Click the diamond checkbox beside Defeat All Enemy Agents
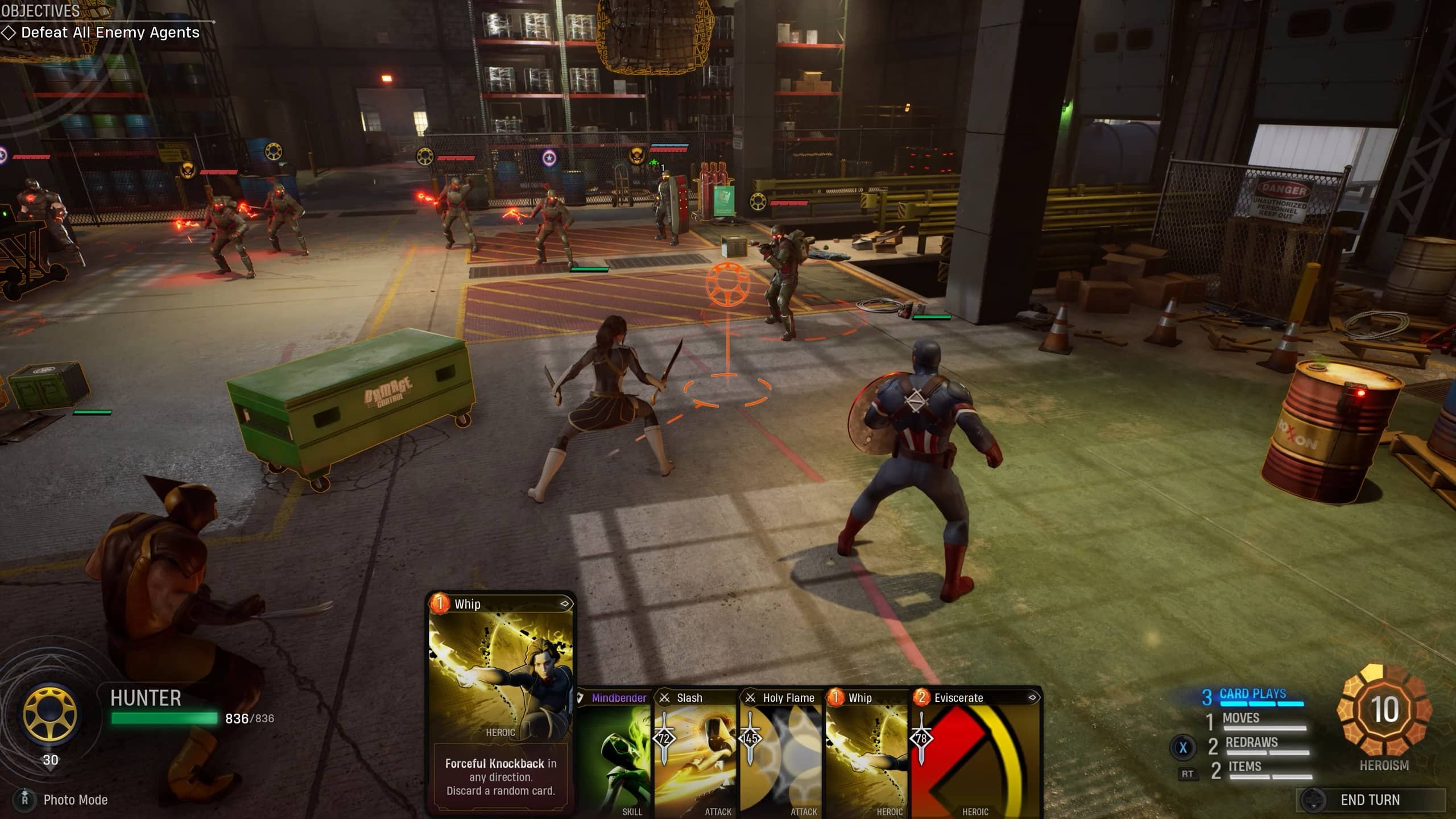Image resolution: width=1456 pixels, height=819 pixels. click(x=10, y=32)
